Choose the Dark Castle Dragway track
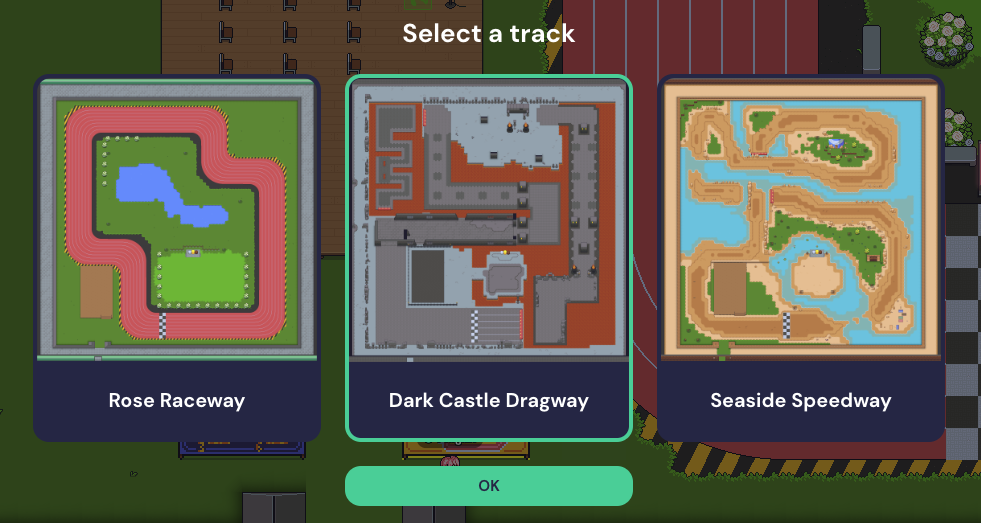The height and width of the screenshot is (523, 981). pos(489,257)
